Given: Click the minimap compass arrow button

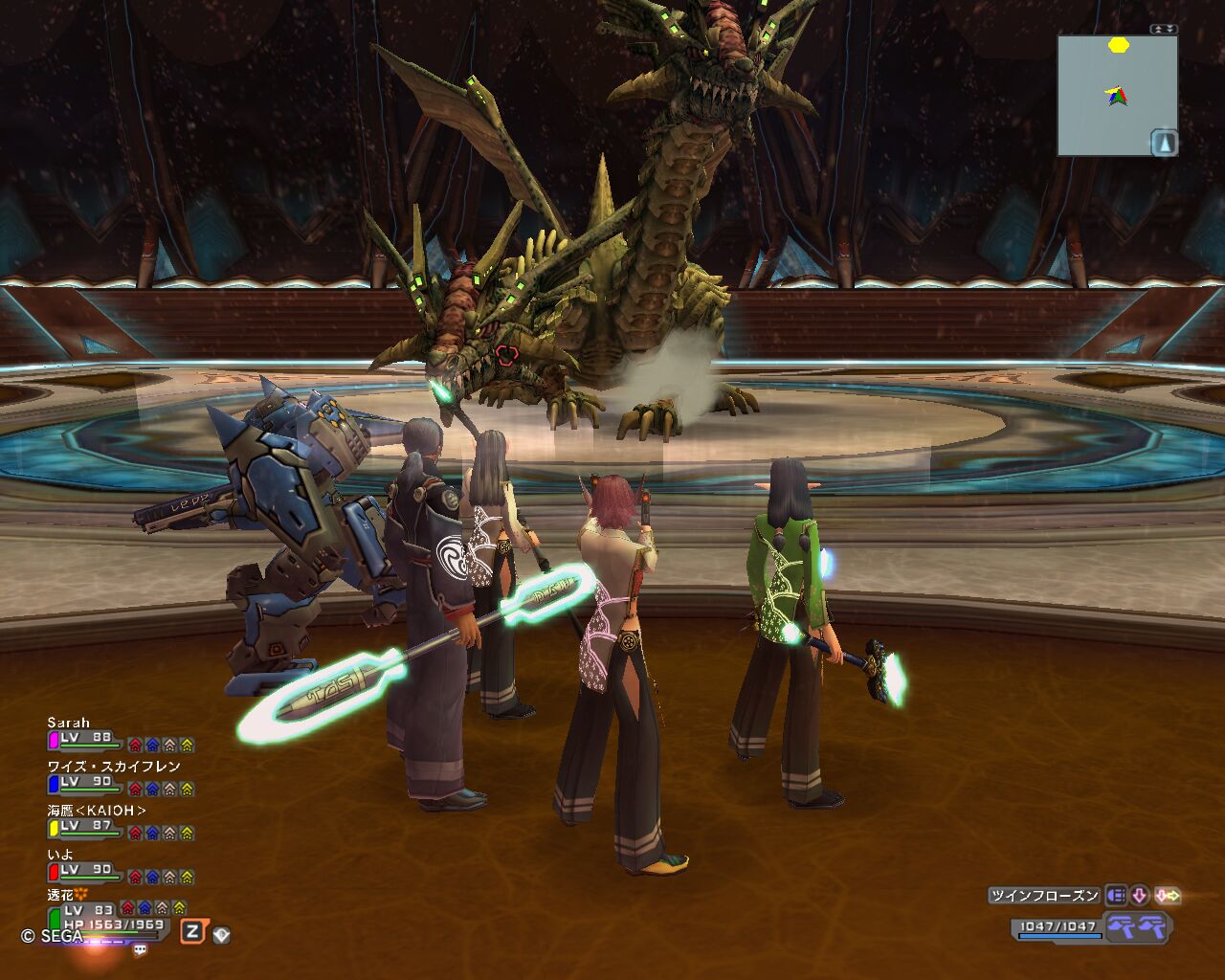Looking at the screenshot, I should [1164, 143].
